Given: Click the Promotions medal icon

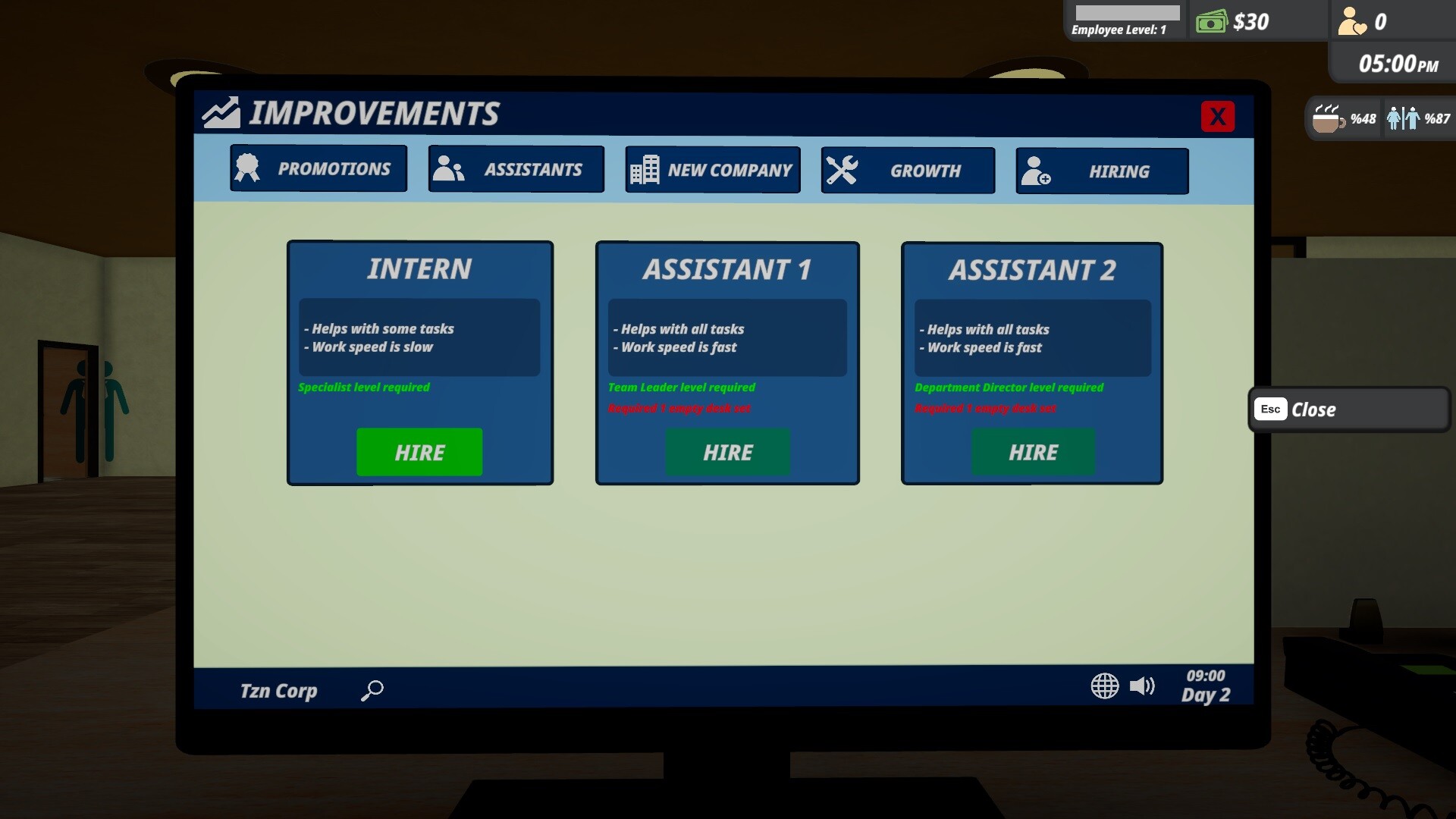Looking at the screenshot, I should coord(248,168).
